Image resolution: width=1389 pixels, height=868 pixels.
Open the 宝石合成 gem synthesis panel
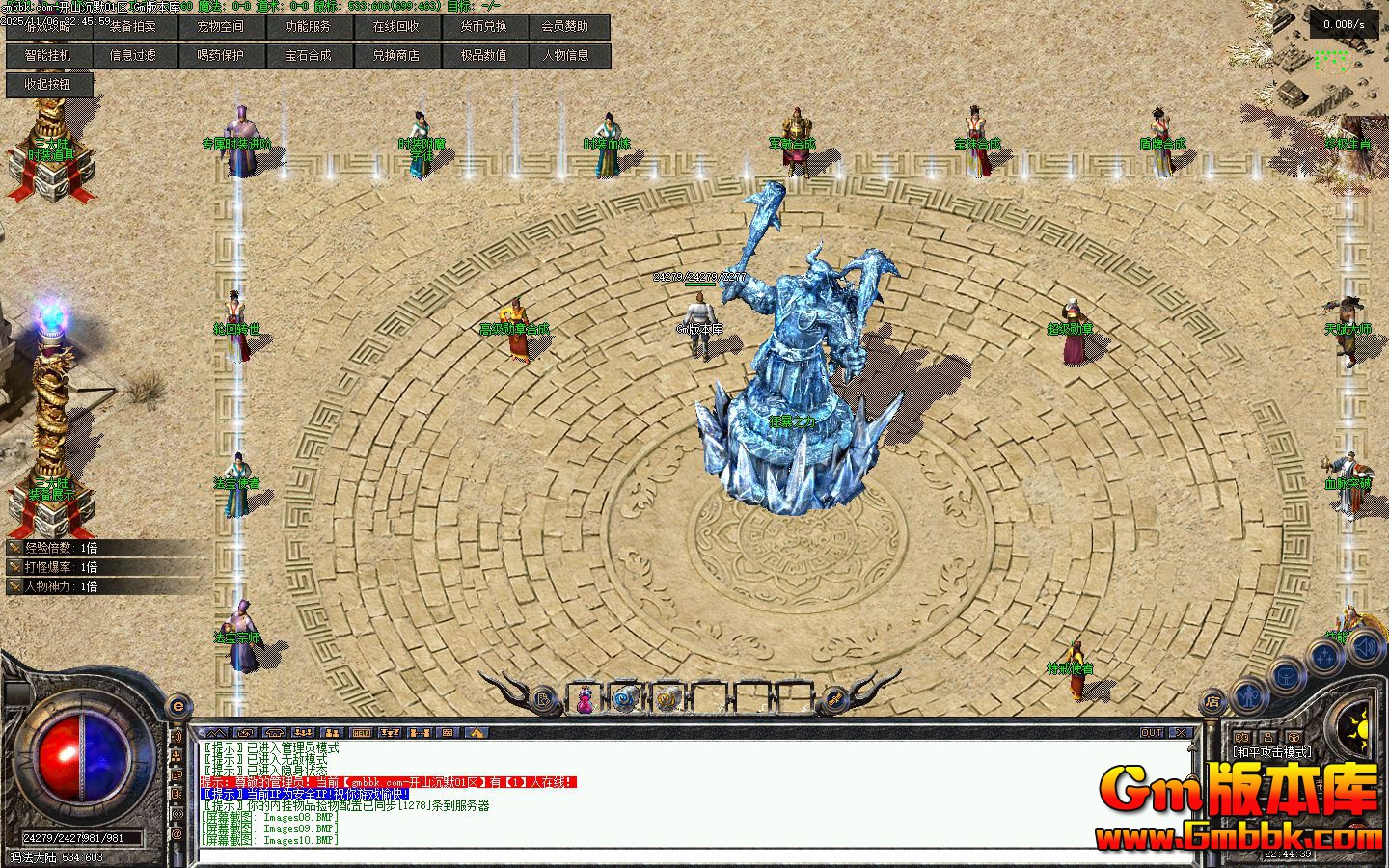click(309, 56)
